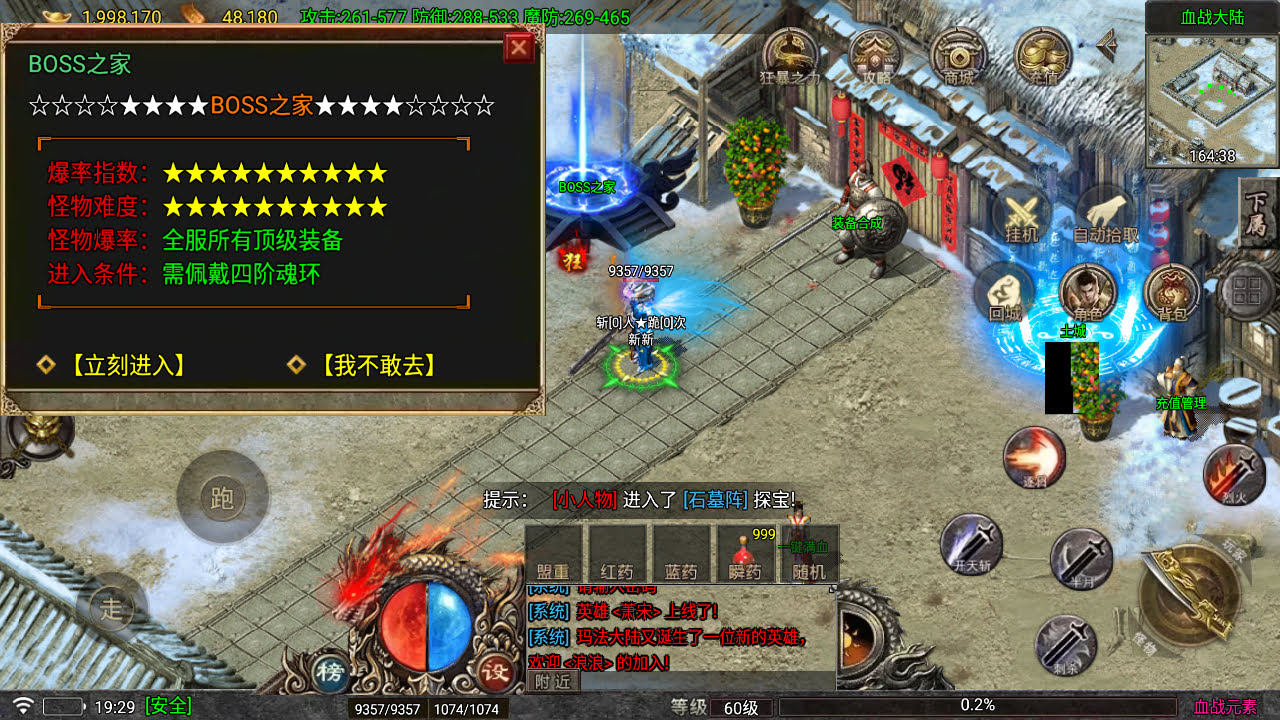Toggle 自动拾取 auto-pickup
This screenshot has height=720, width=1280.
click(1105, 217)
